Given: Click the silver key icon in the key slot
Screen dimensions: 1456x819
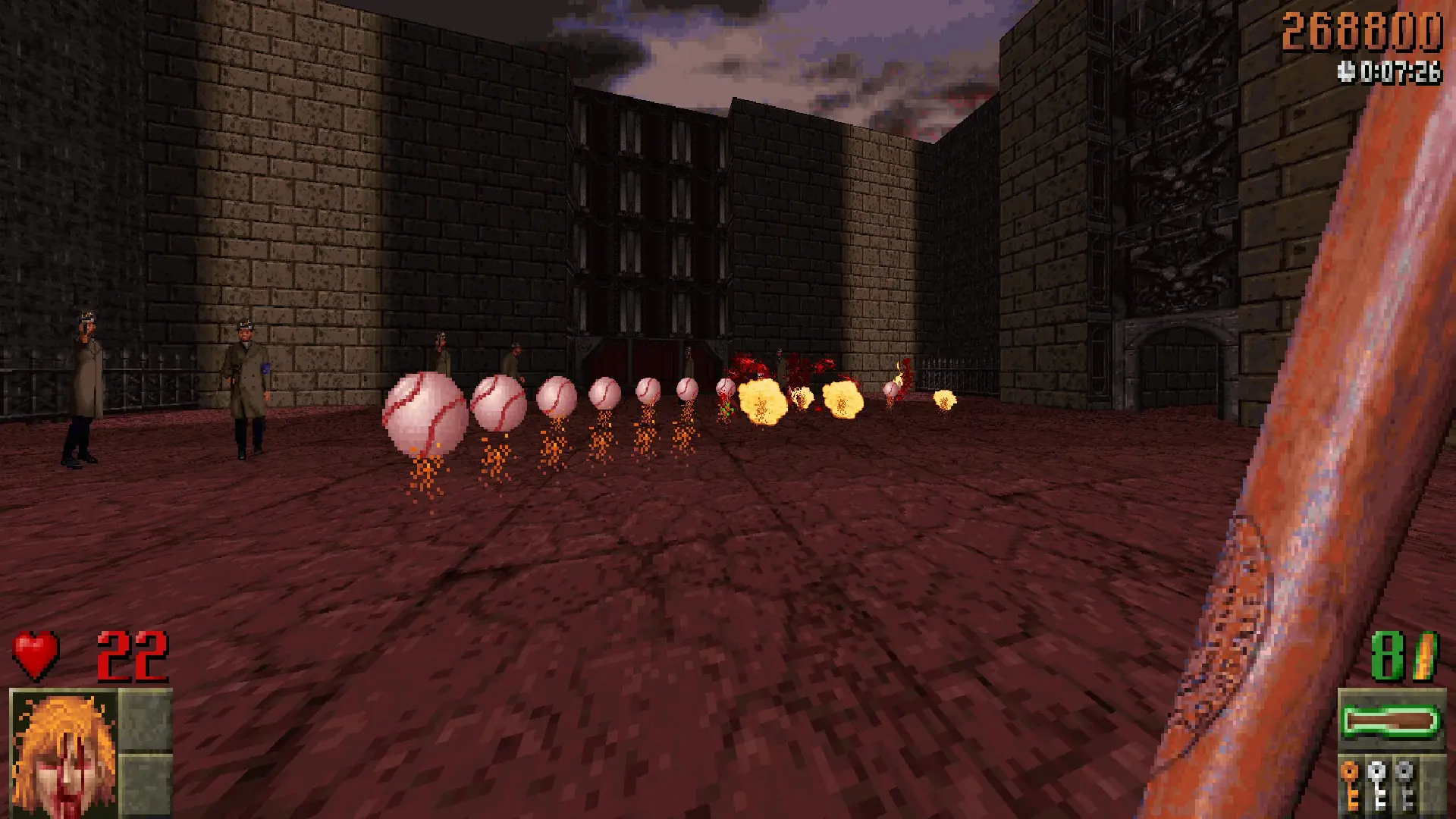Looking at the screenshot, I should point(1376,783).
